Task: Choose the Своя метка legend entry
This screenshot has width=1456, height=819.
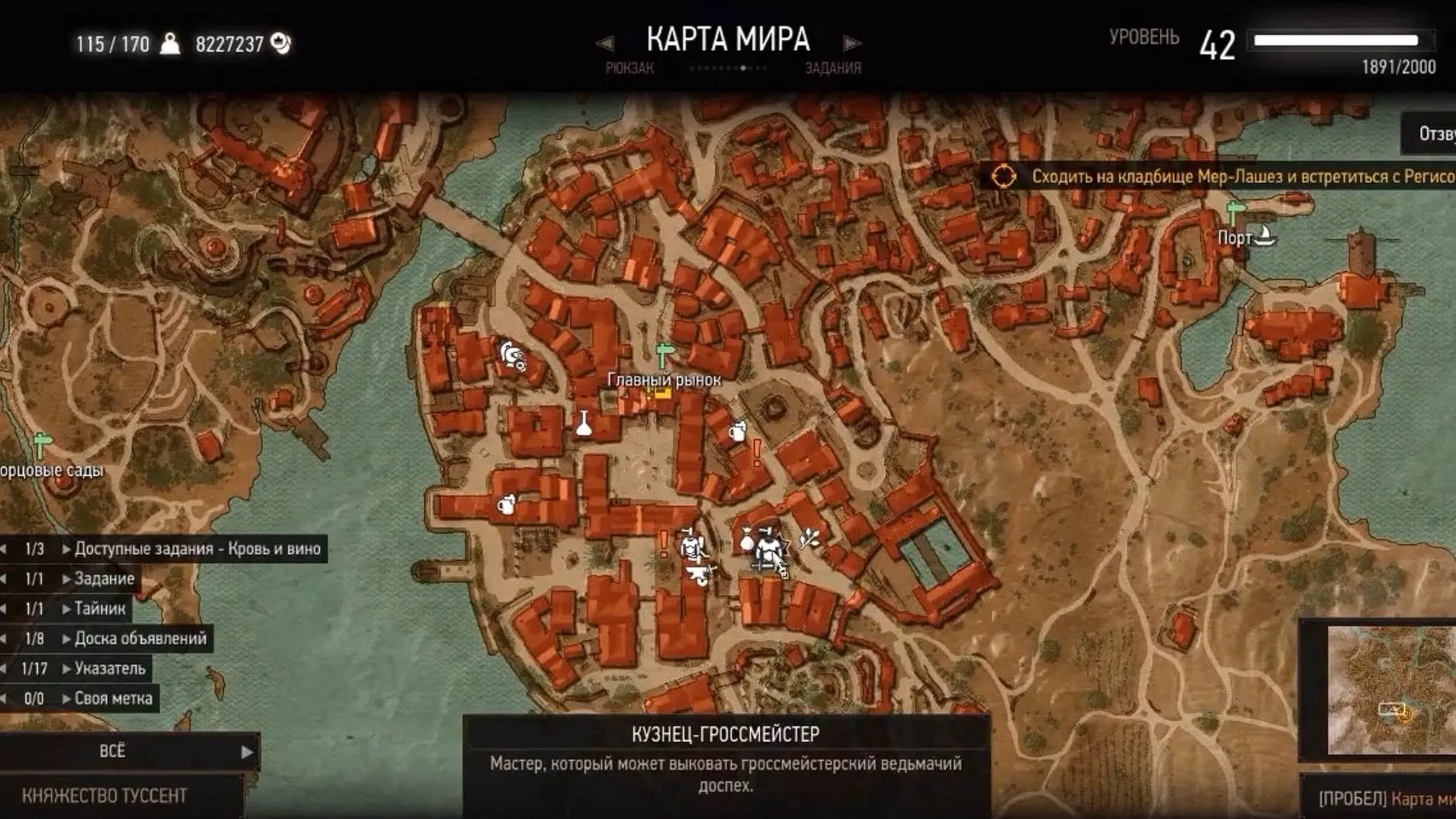Action: coord(113,698)
